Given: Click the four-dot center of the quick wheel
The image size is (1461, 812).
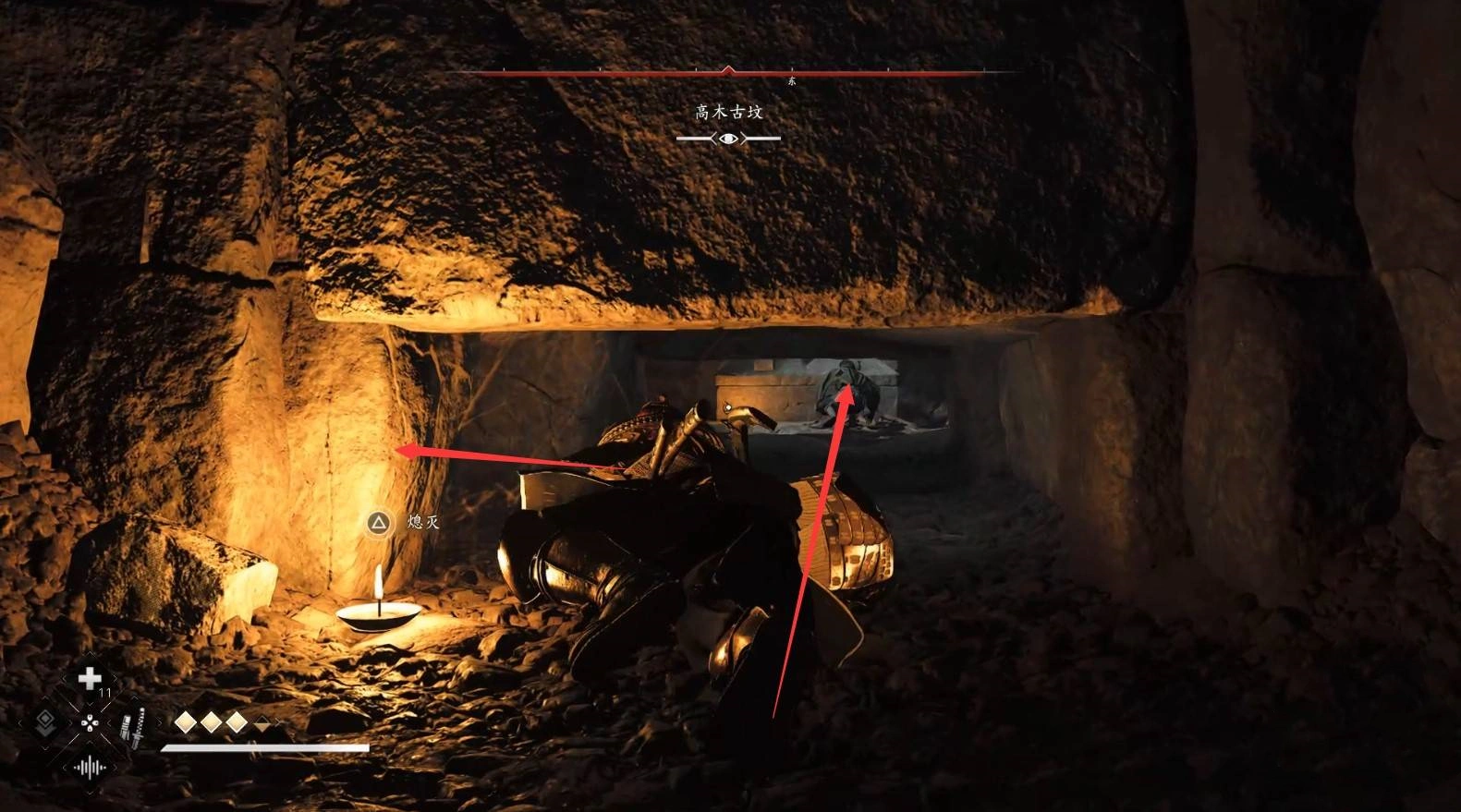Looking at the screenshot, I should (90, 723).
